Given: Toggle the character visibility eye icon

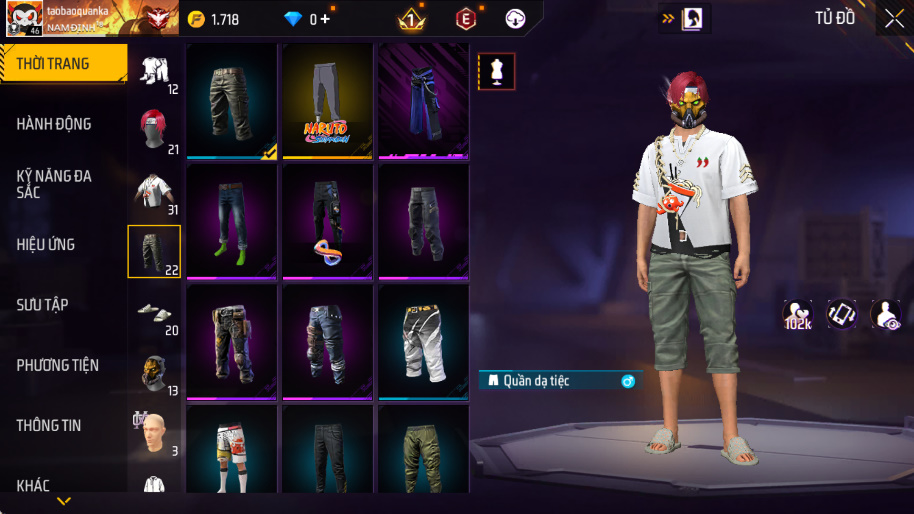Looking at the screenshot, I should (885, 314).
